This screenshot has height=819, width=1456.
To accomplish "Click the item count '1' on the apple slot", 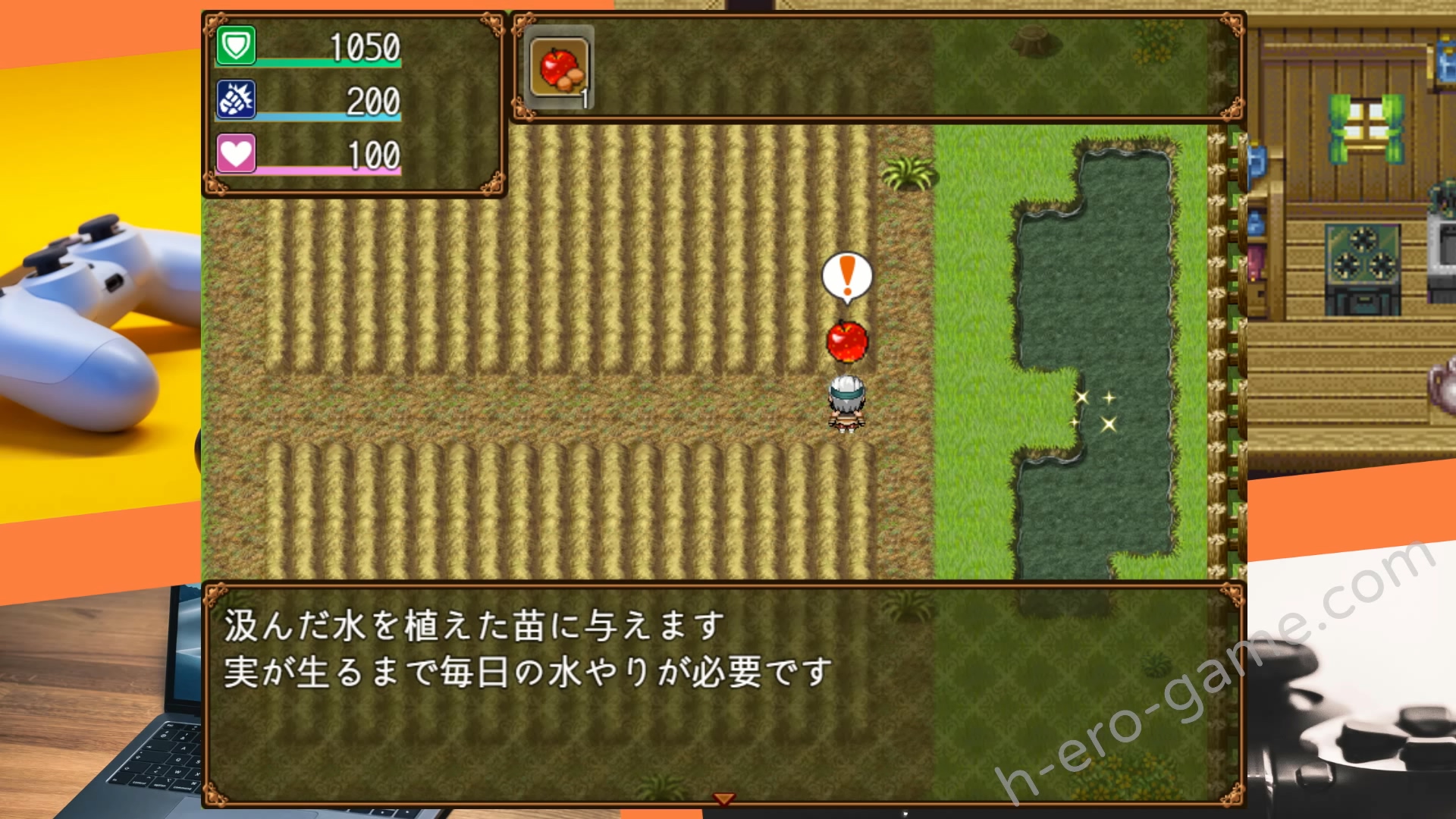I will (x=585, y=97).
